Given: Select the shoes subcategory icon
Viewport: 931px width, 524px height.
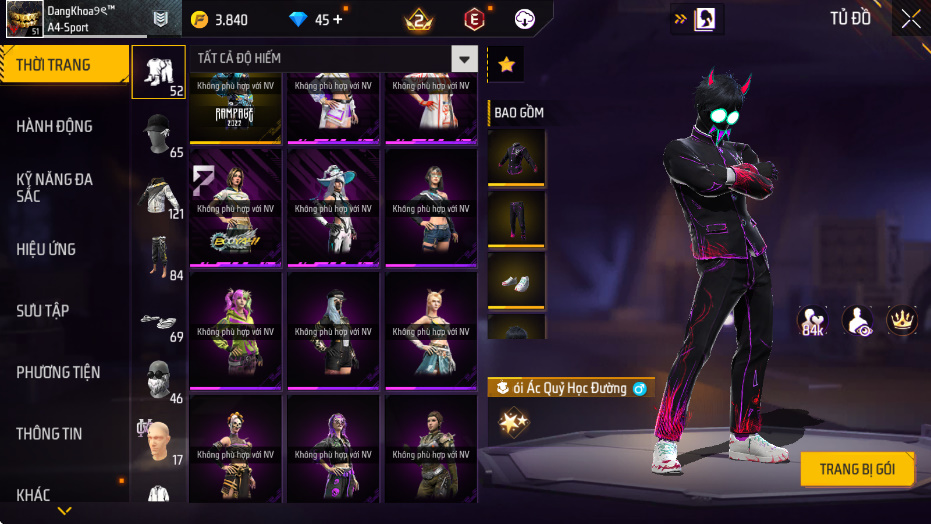Looking at the screenshot, I should [157, 321].
